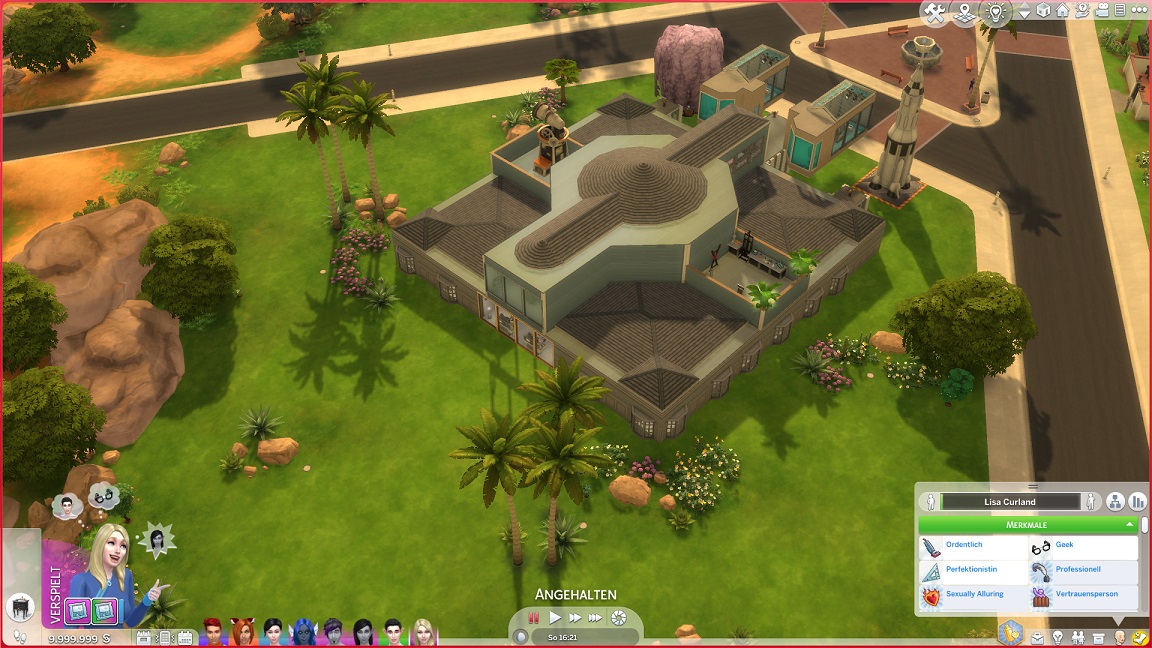This screenshot has width=1152, height=648.
Task: Open the three-dots options menu
Action: pyautogui.click(x=1139, y=12)
